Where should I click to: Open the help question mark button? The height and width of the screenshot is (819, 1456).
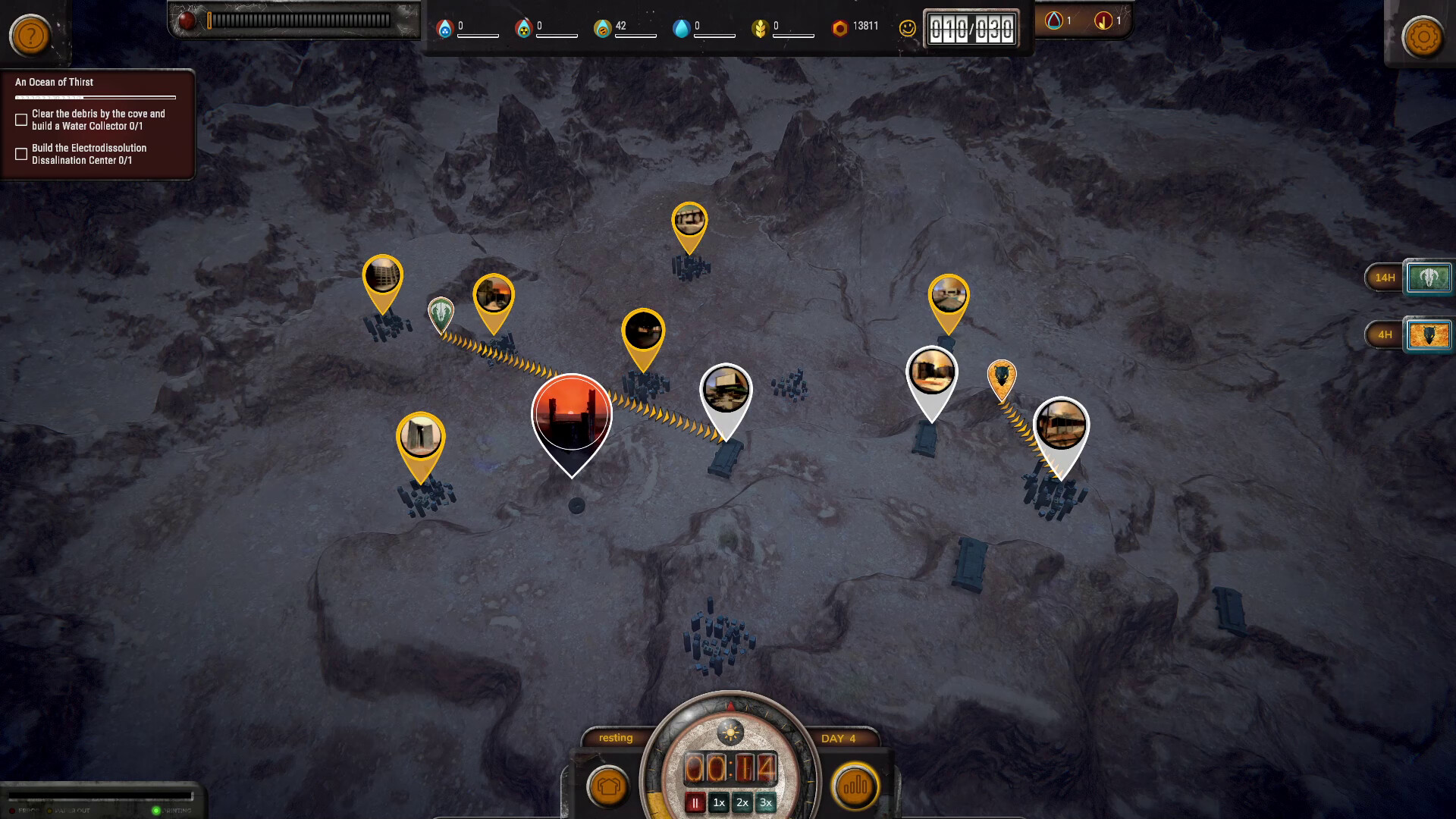pos(30,35)
